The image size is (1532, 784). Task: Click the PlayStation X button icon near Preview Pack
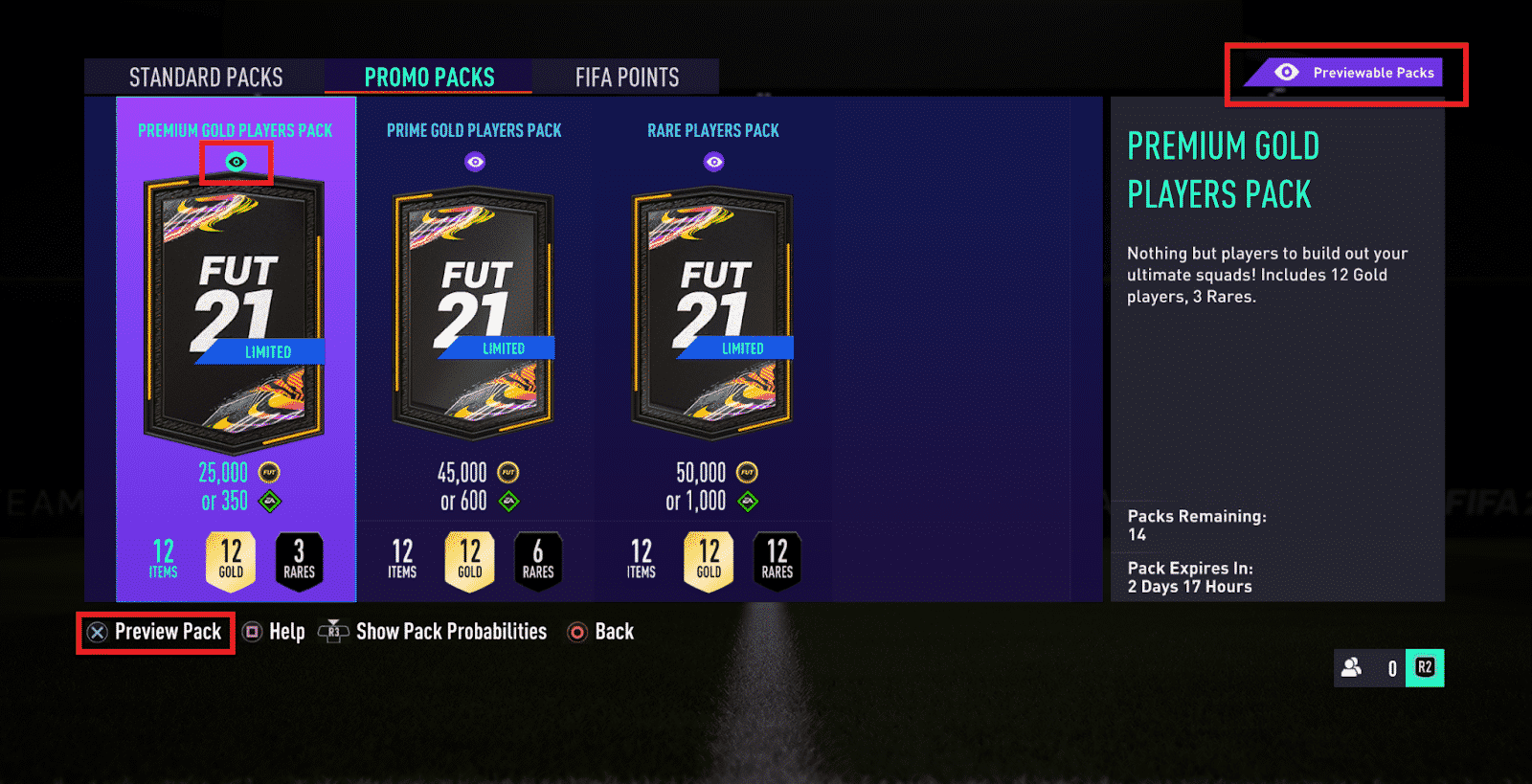coord(96,632)
